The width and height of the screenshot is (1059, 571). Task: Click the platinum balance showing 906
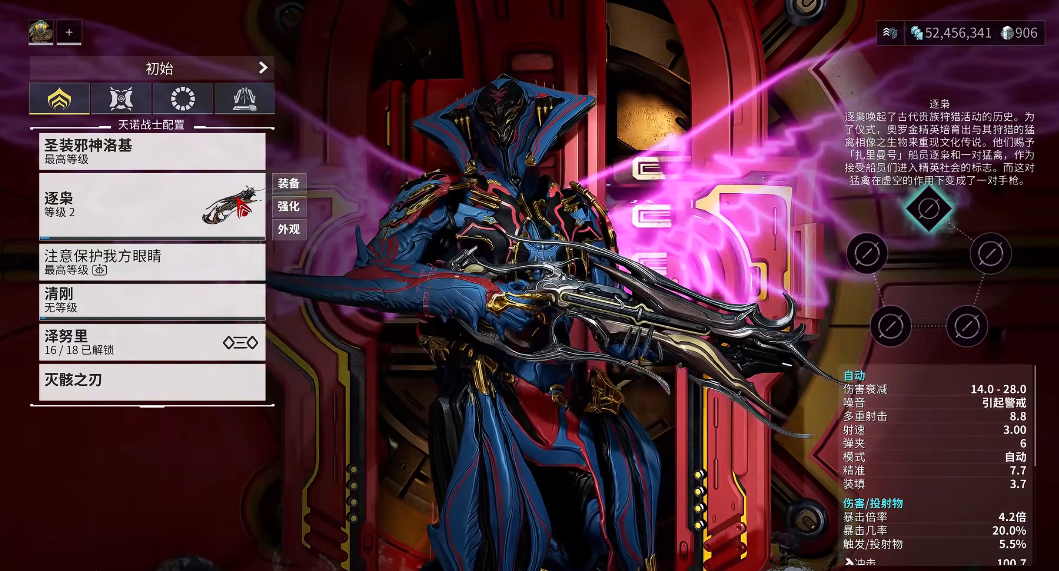[1018, 33]
